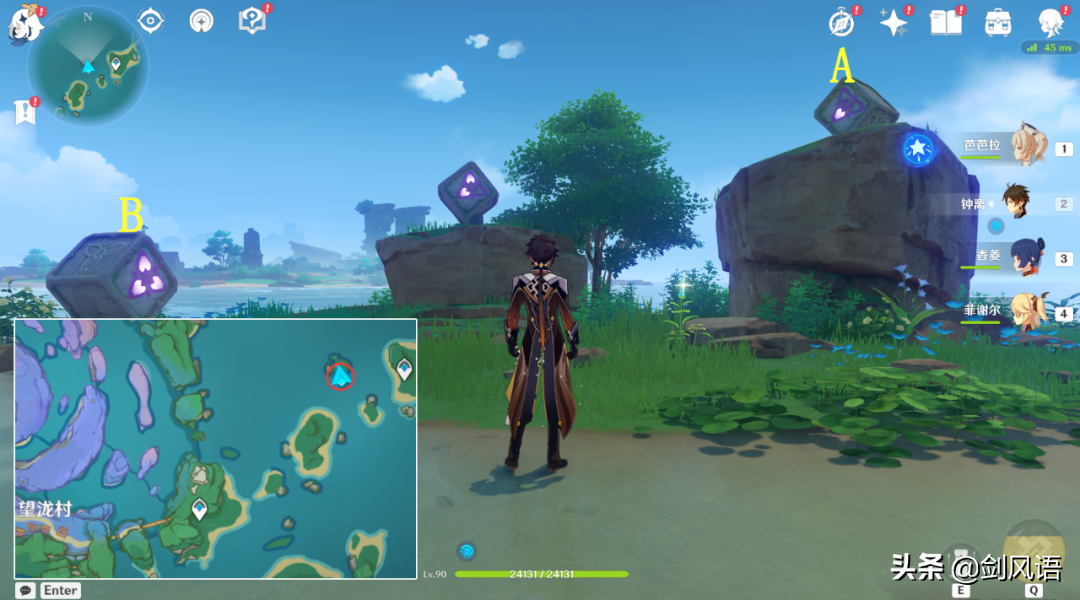Screen dimensions: 1080x600
Task: Open the Adventurer Handbook book icon
Action: pos(945,22)
